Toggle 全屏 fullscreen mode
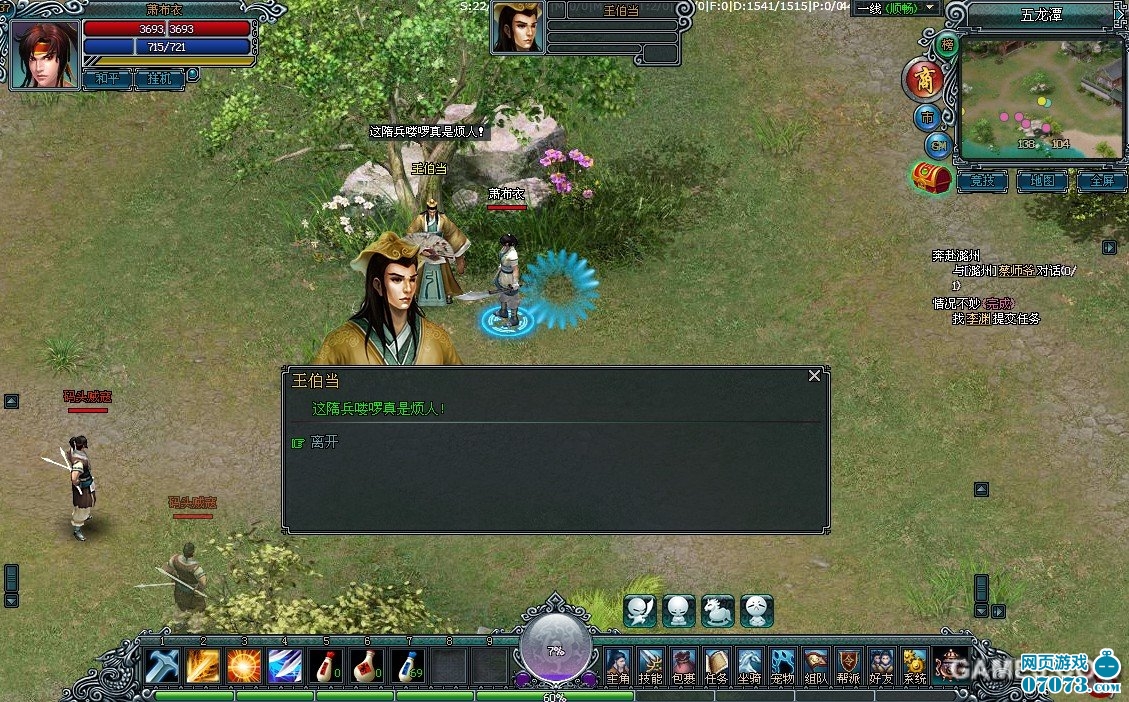 [x=1101, y=182]
